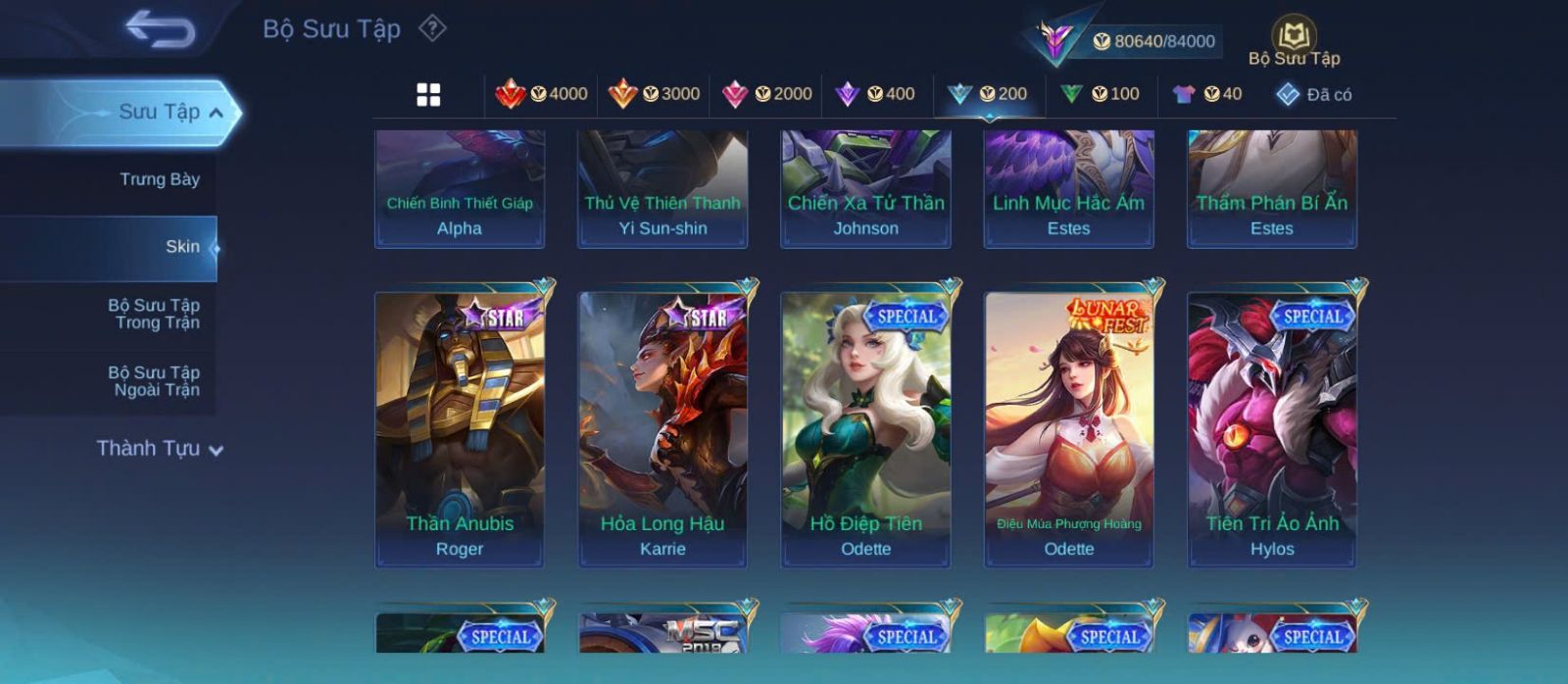Open the Bộ Sưu Tập book icon
This screenshot has height=684, width=1568.
pos(1294,37)
